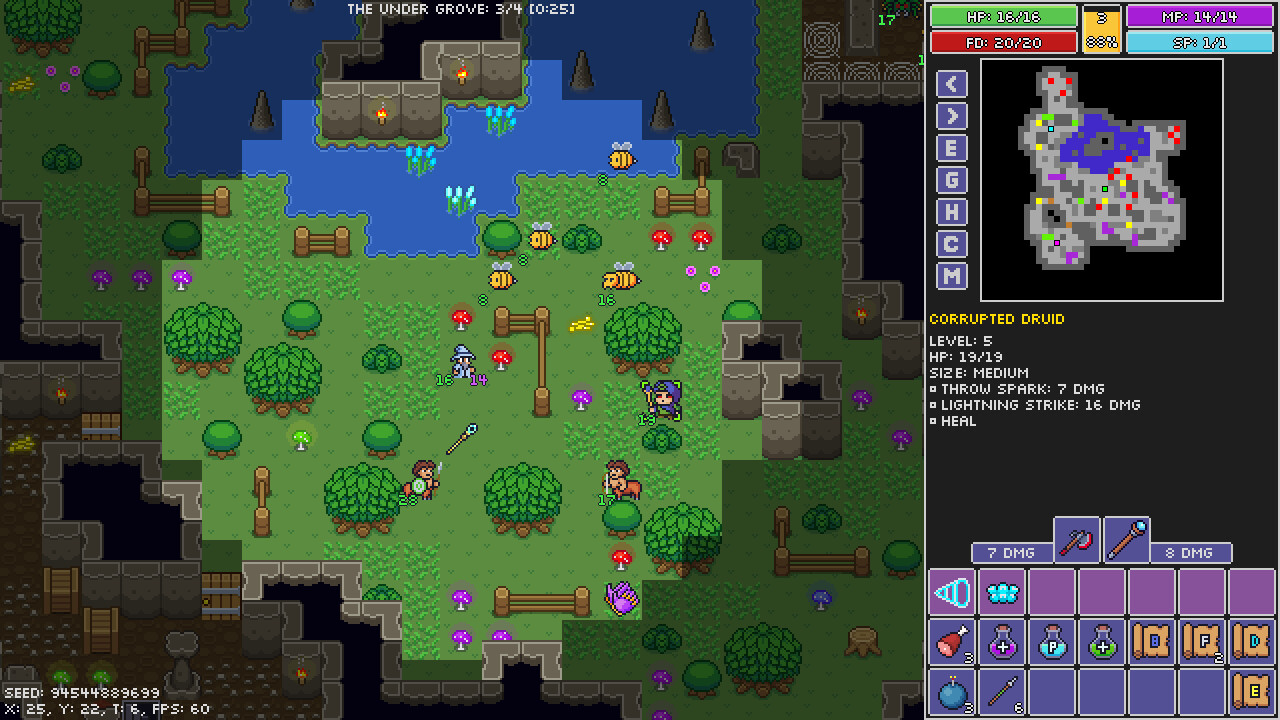The height and width of the screenshot is (720, 1280).
Task: Activate the frost cloud spell icon
Action: (1002, 592)
